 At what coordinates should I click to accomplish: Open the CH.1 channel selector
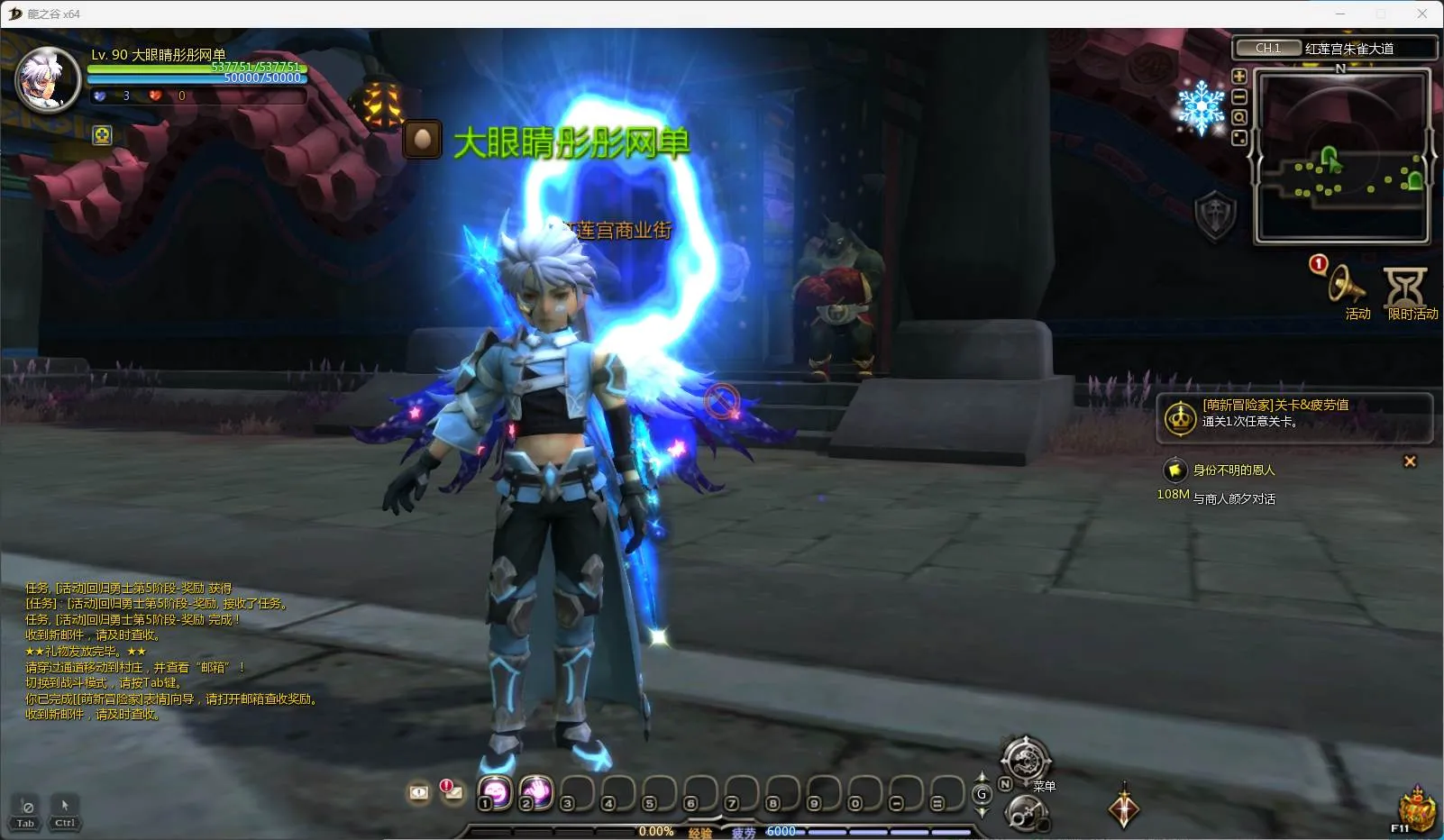(x=1268, y=48)
